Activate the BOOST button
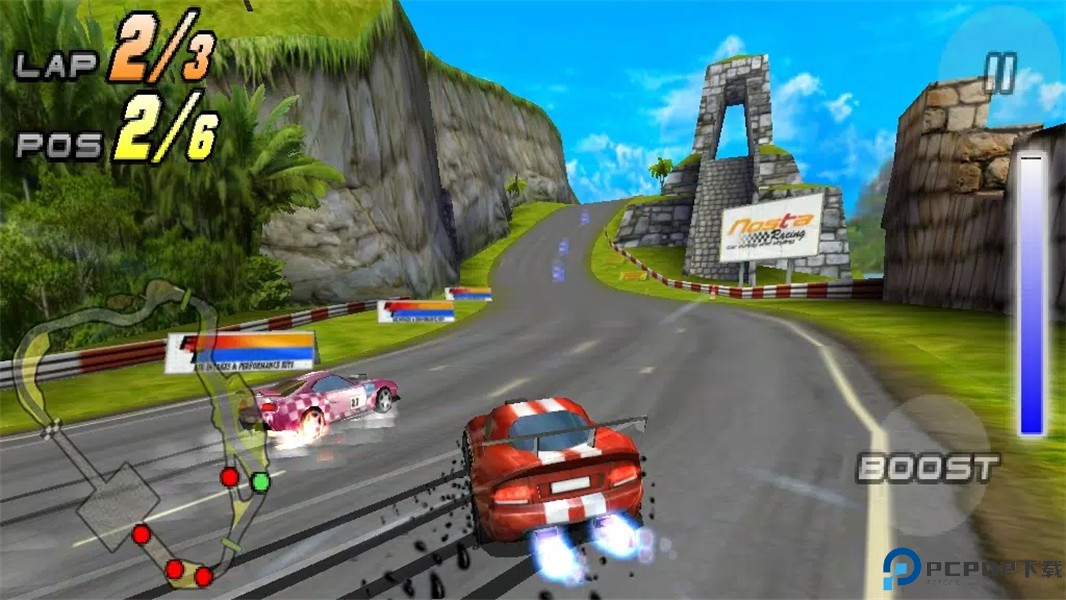Screen dimensions: 1066x600 tap(929, 466)
